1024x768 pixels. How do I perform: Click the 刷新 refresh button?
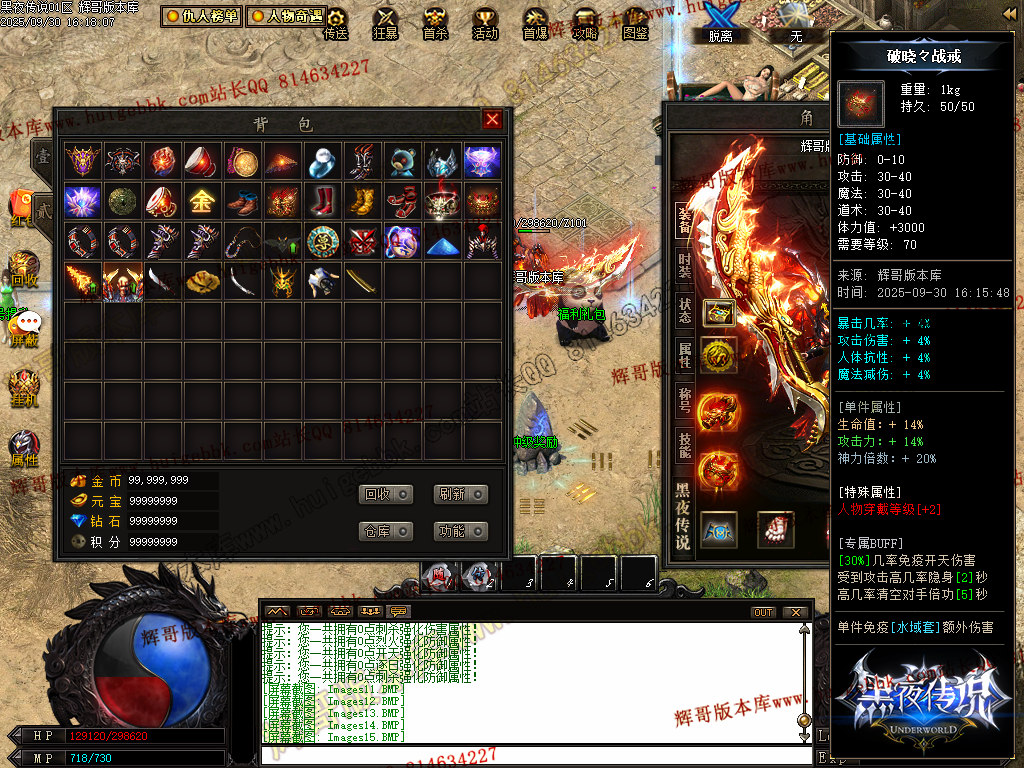[461, 494]
